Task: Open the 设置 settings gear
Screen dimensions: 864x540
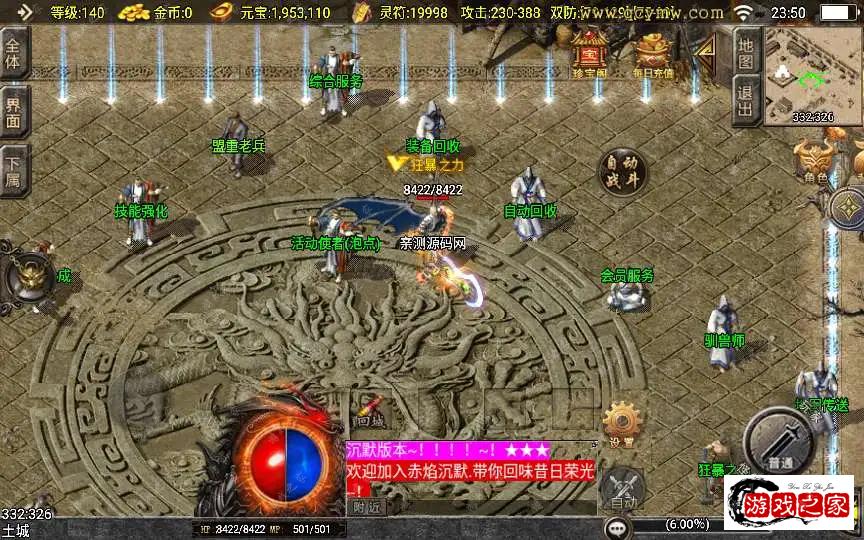Action: tap(621, 425)
